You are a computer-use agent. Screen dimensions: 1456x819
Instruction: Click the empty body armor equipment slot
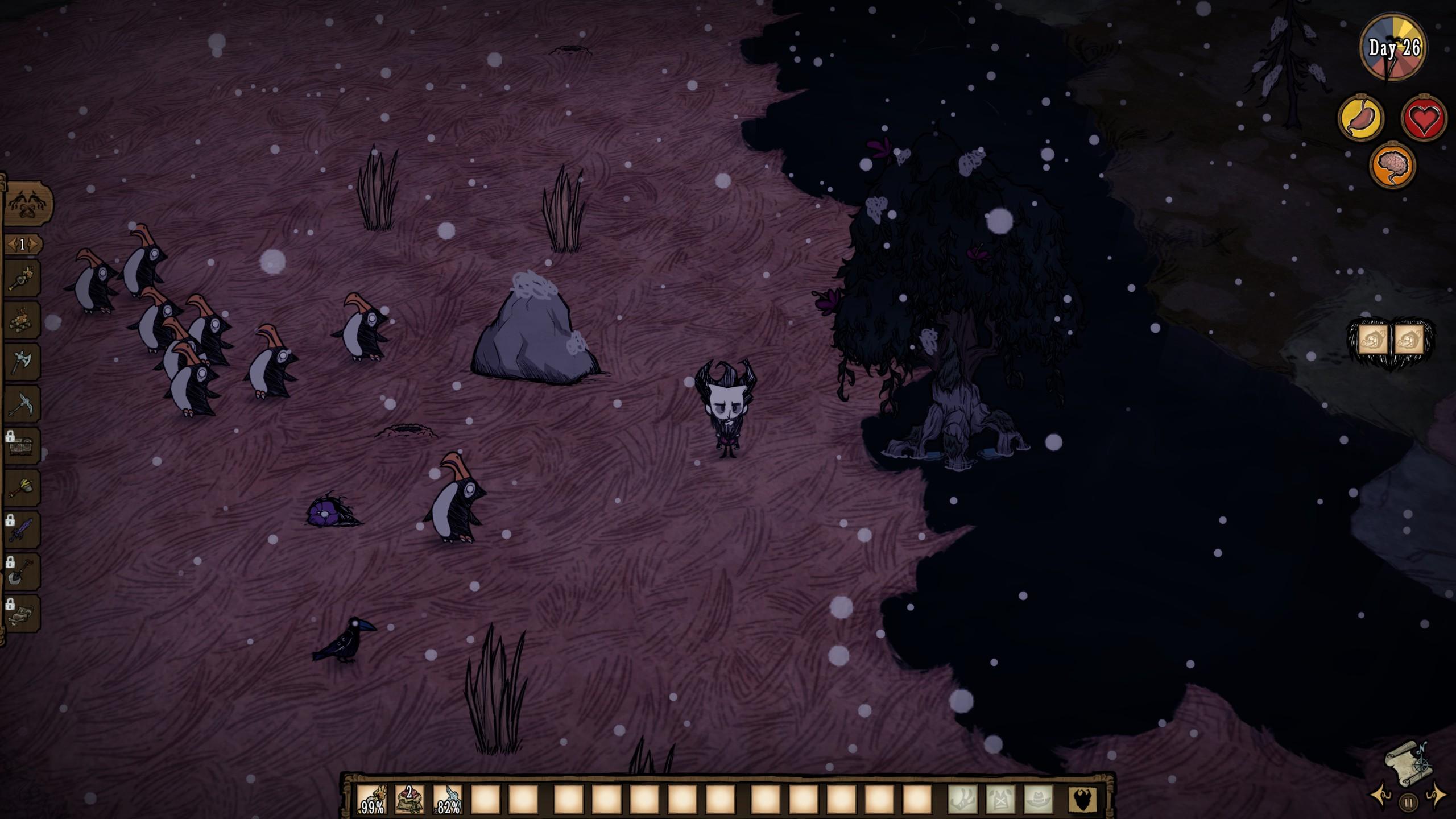(x=1000, y=800)
